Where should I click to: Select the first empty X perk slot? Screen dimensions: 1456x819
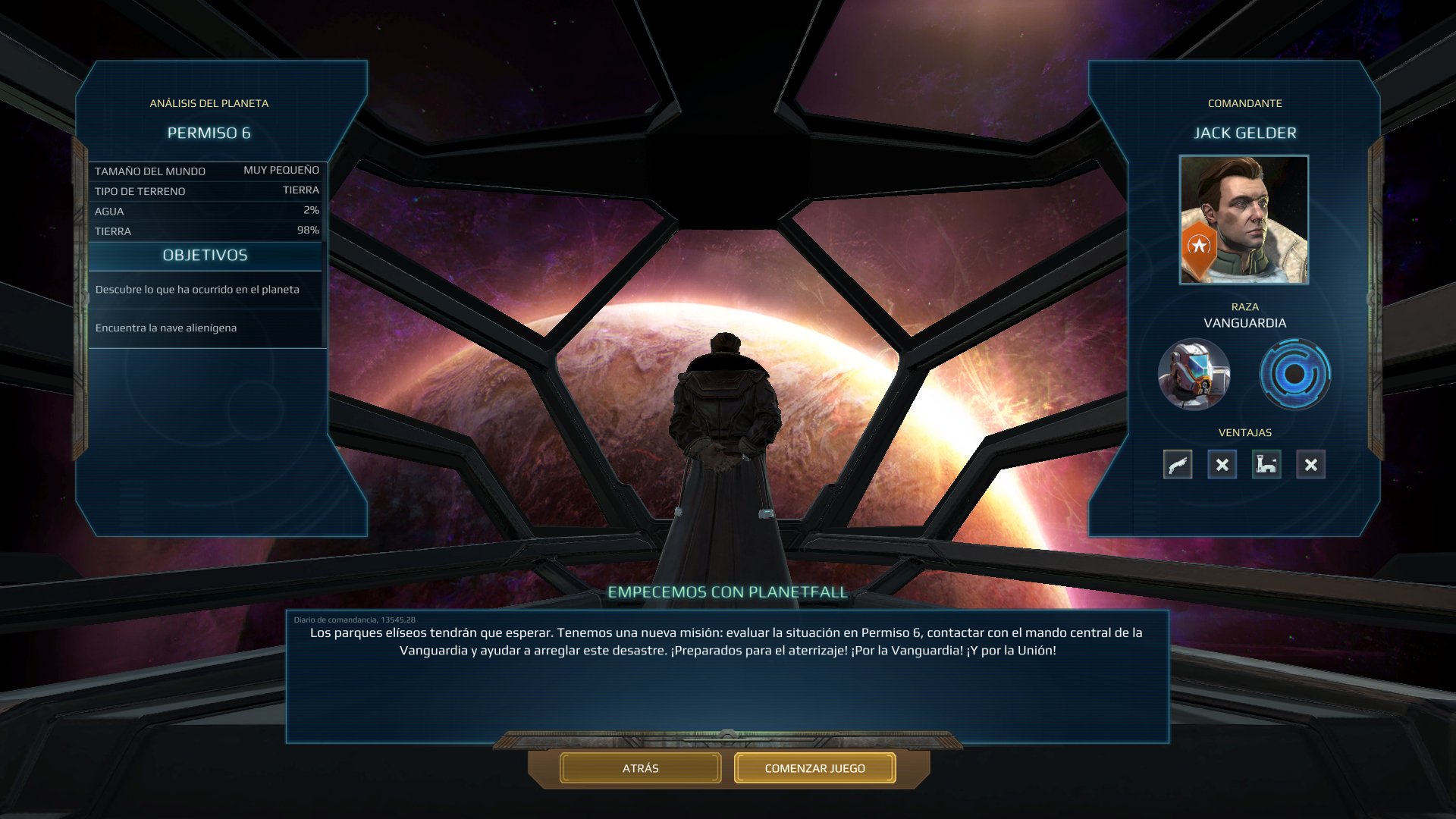(x=1222, y=465)
